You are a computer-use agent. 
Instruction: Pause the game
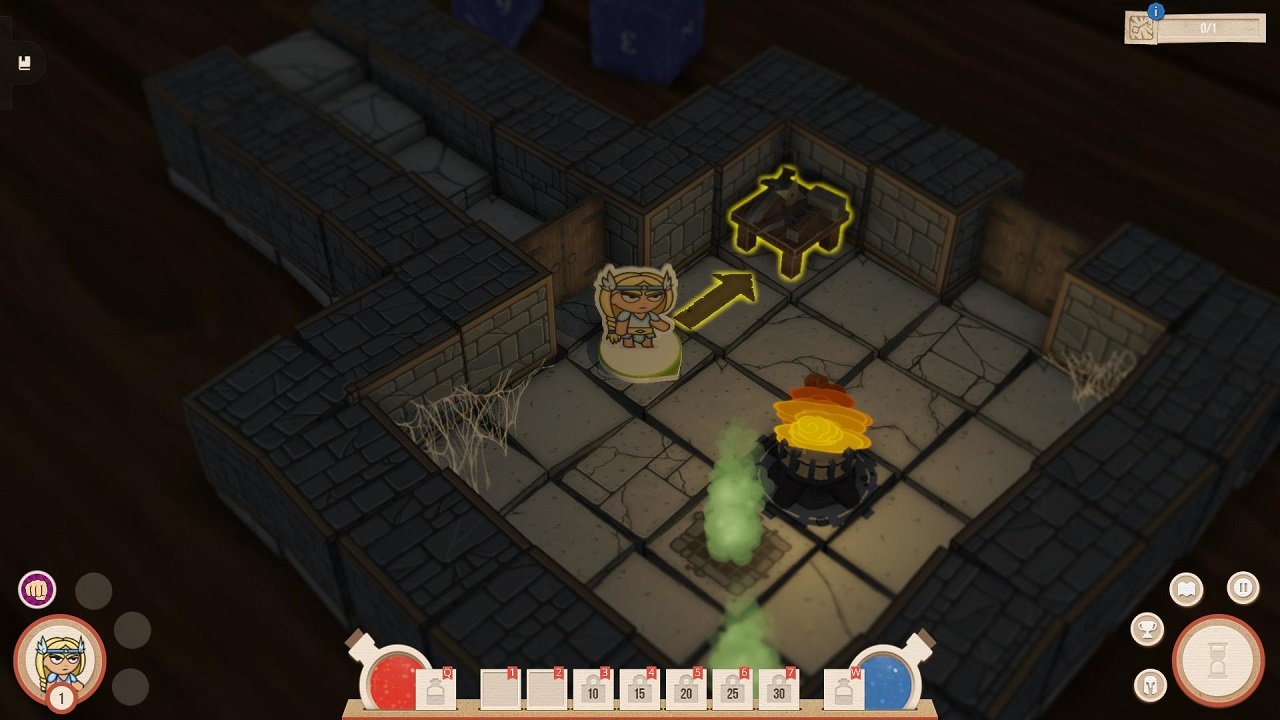pyautogui.click(x=1243, y=587)
